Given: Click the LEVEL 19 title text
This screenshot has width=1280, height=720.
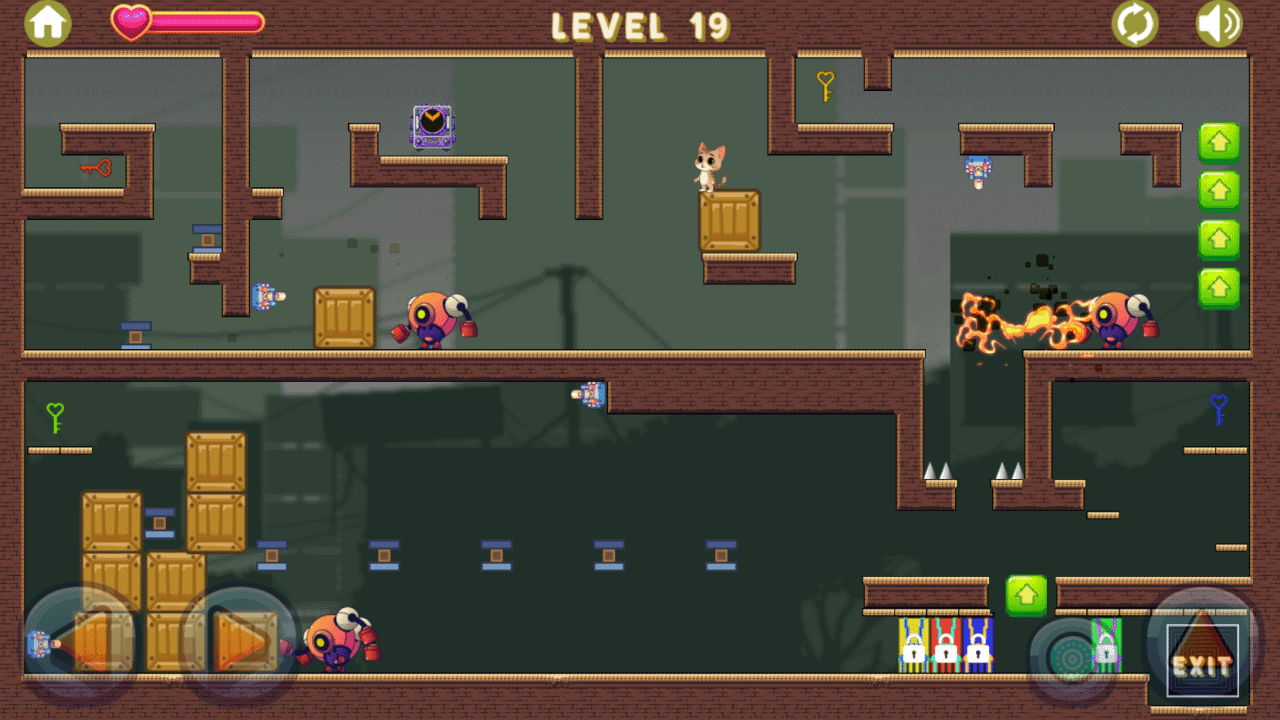Looking at the screenshot, I should click(639, 26).
